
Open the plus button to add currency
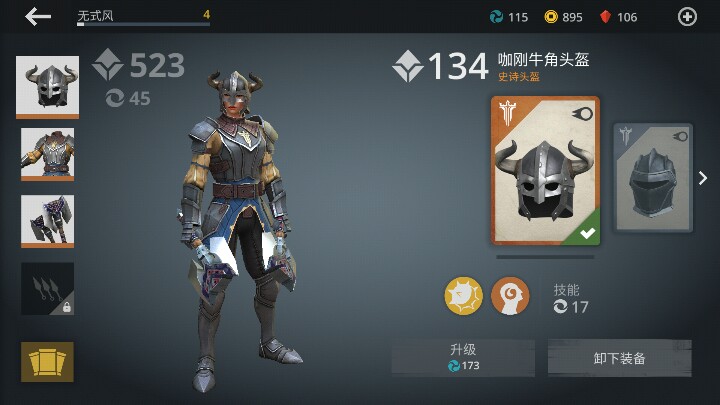click(687, 16)
